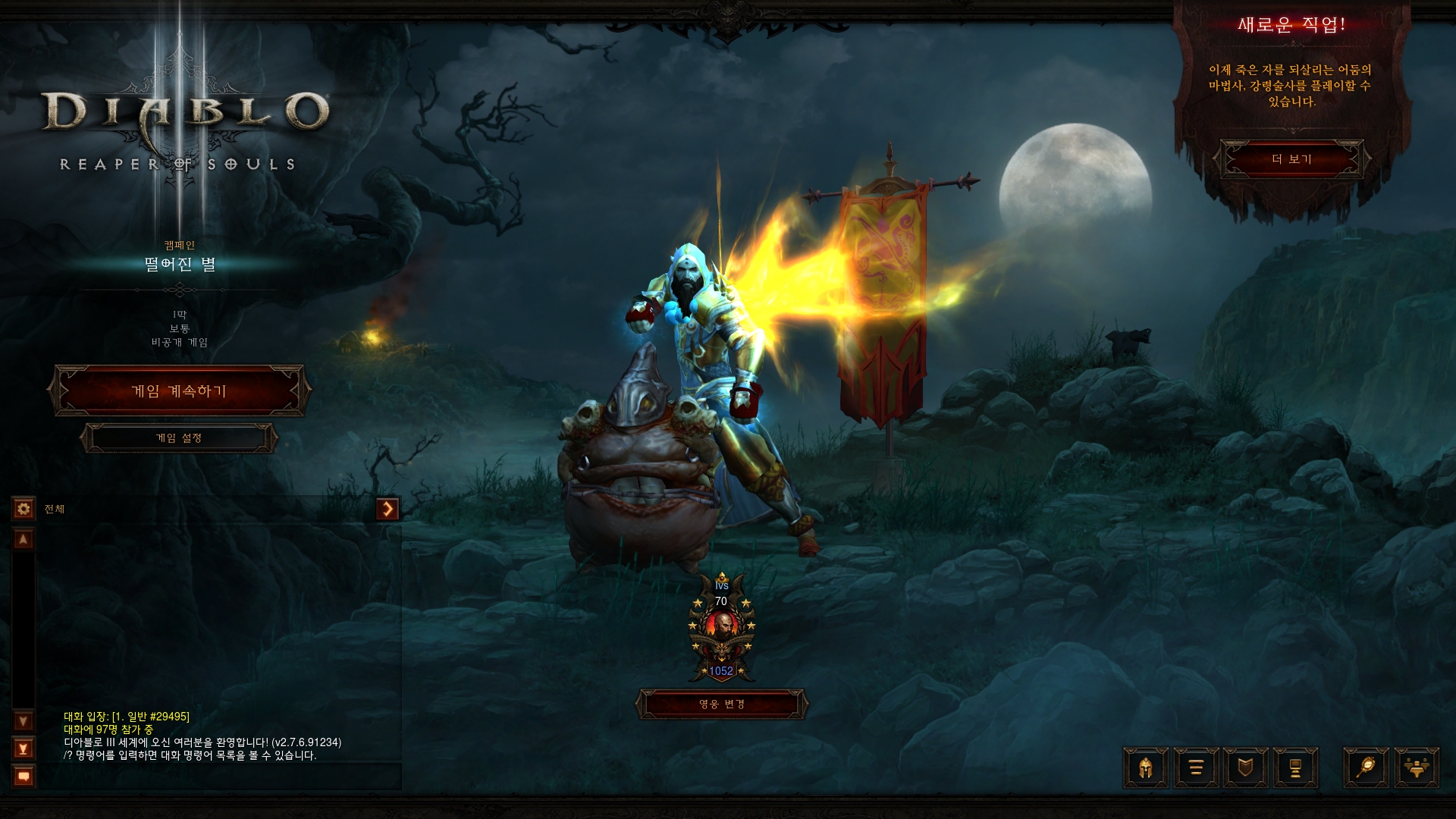The image size is (1456, 819).
Task: Open the 게임 설정 game settings
Action: coord(179,438)
